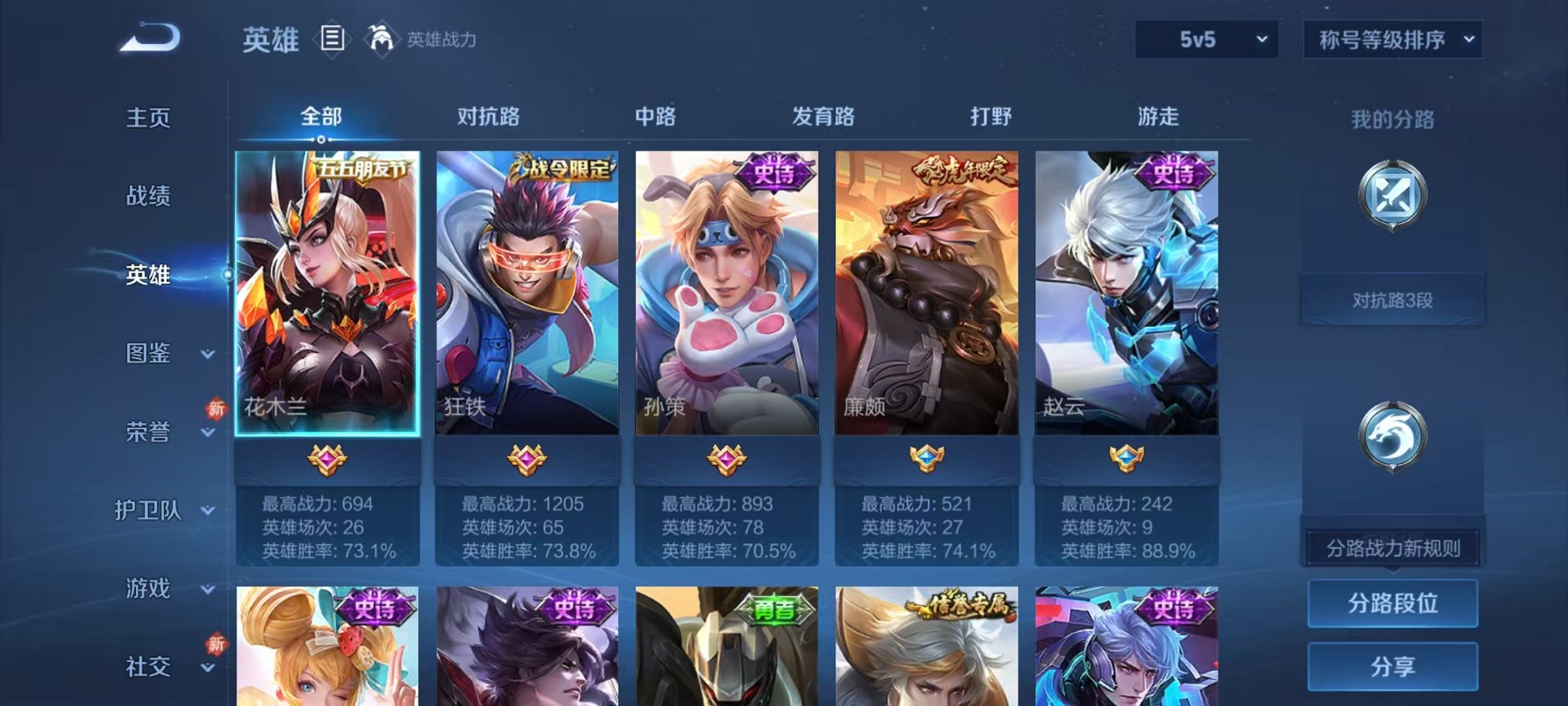The image size is (1568, 706).
Task: Open the 5v5 mode dropdown
Action: click(x=1206, y=37)
